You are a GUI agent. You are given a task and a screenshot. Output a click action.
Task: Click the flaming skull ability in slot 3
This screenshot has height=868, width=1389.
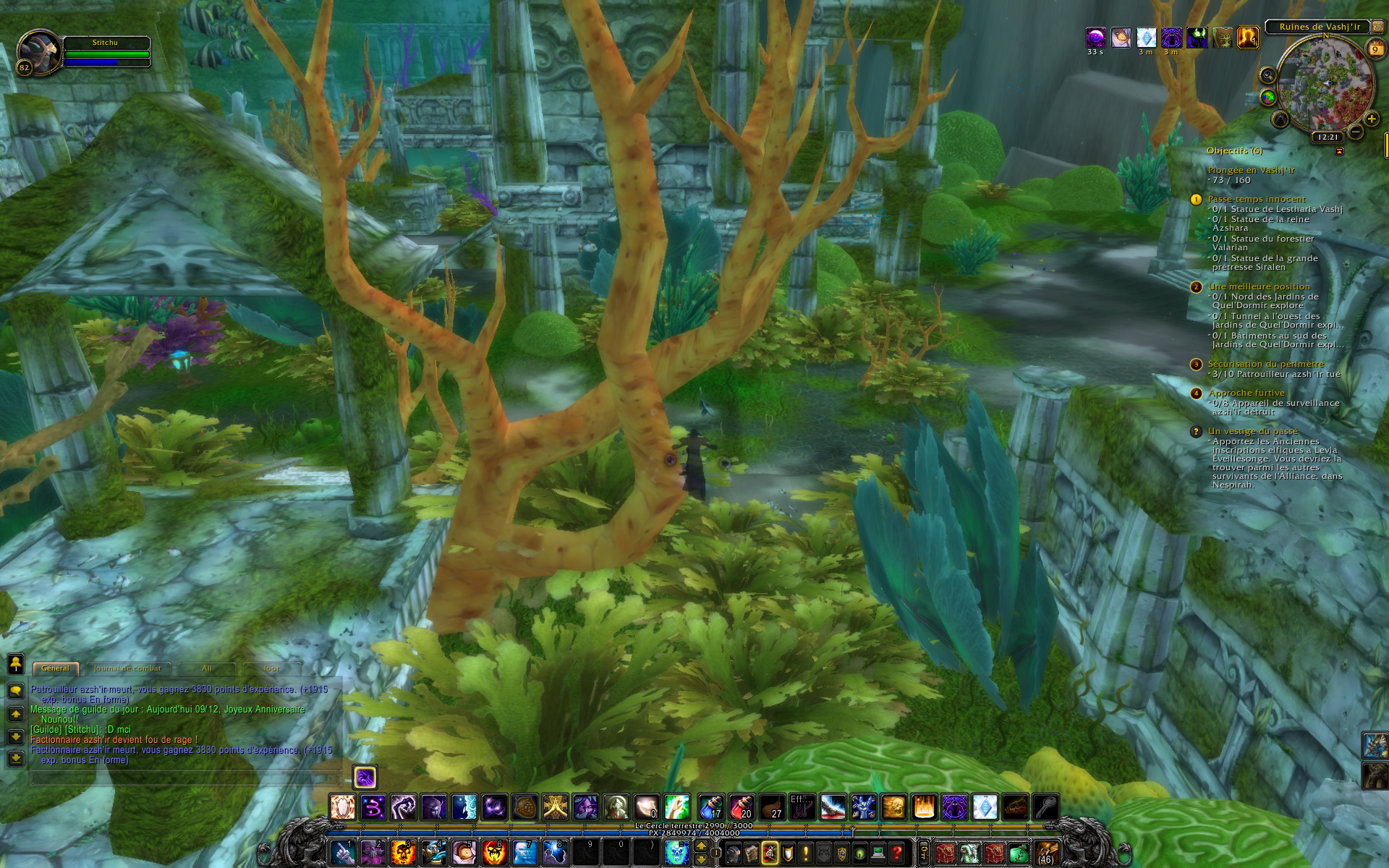[x=403, y=852]
